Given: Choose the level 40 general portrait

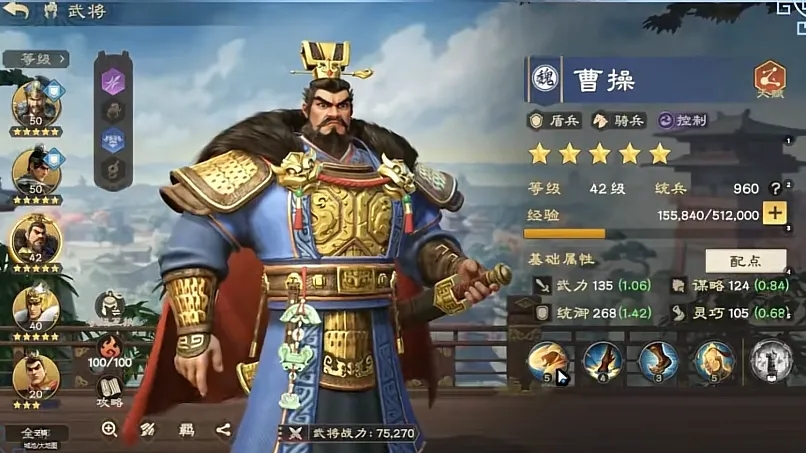Looking at the screenshot, I should 36,305.
